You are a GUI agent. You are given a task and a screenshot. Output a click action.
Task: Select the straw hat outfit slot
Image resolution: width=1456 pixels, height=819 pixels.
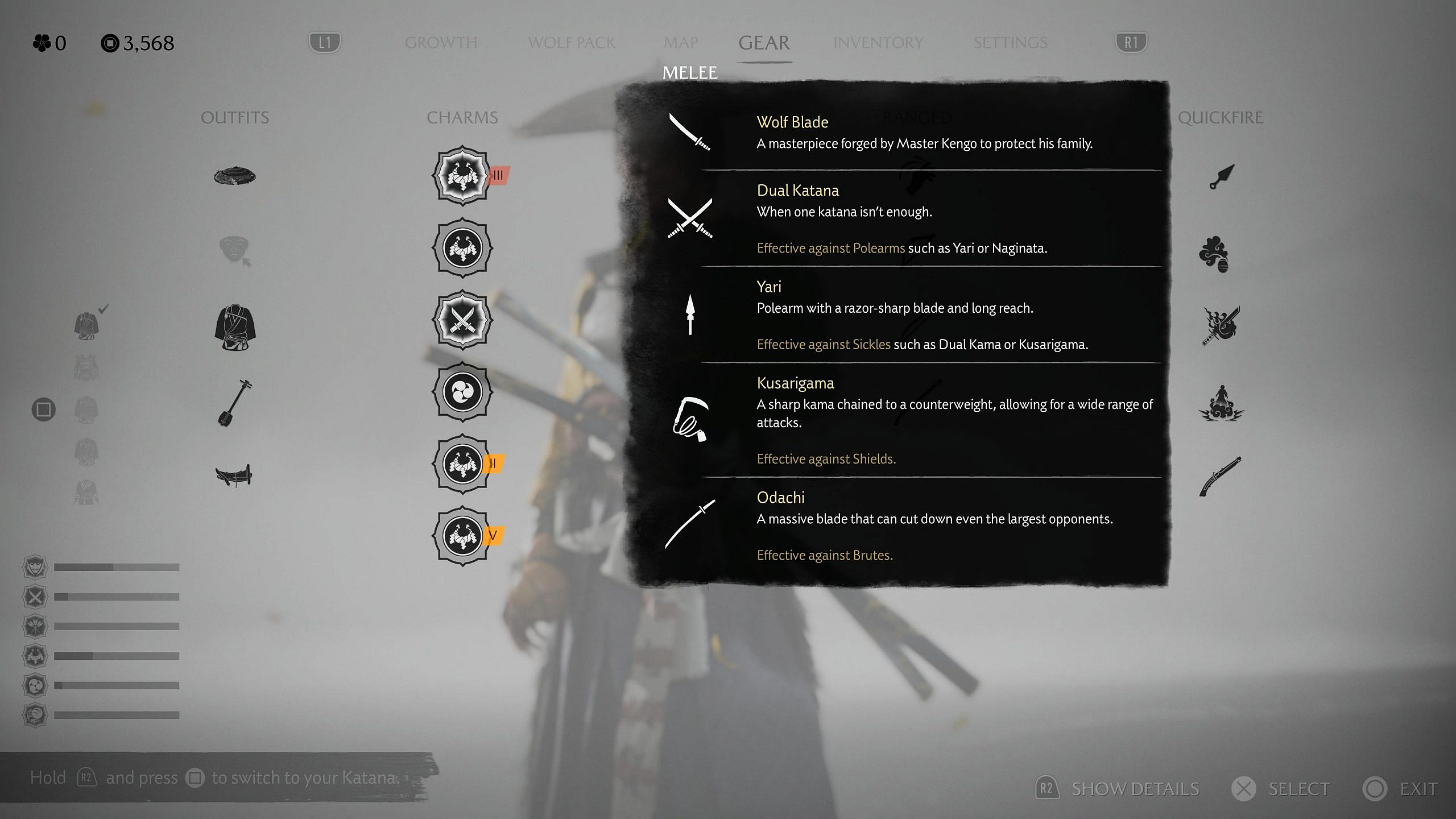click(235, 176)
